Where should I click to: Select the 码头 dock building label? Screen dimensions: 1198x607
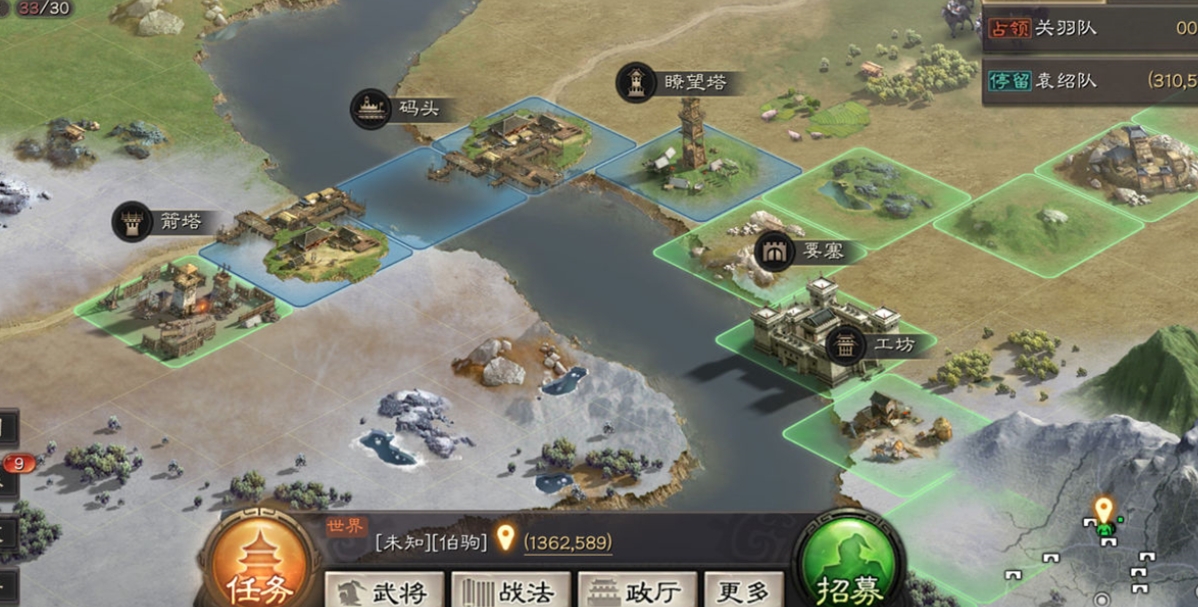[x=400, y=108]
